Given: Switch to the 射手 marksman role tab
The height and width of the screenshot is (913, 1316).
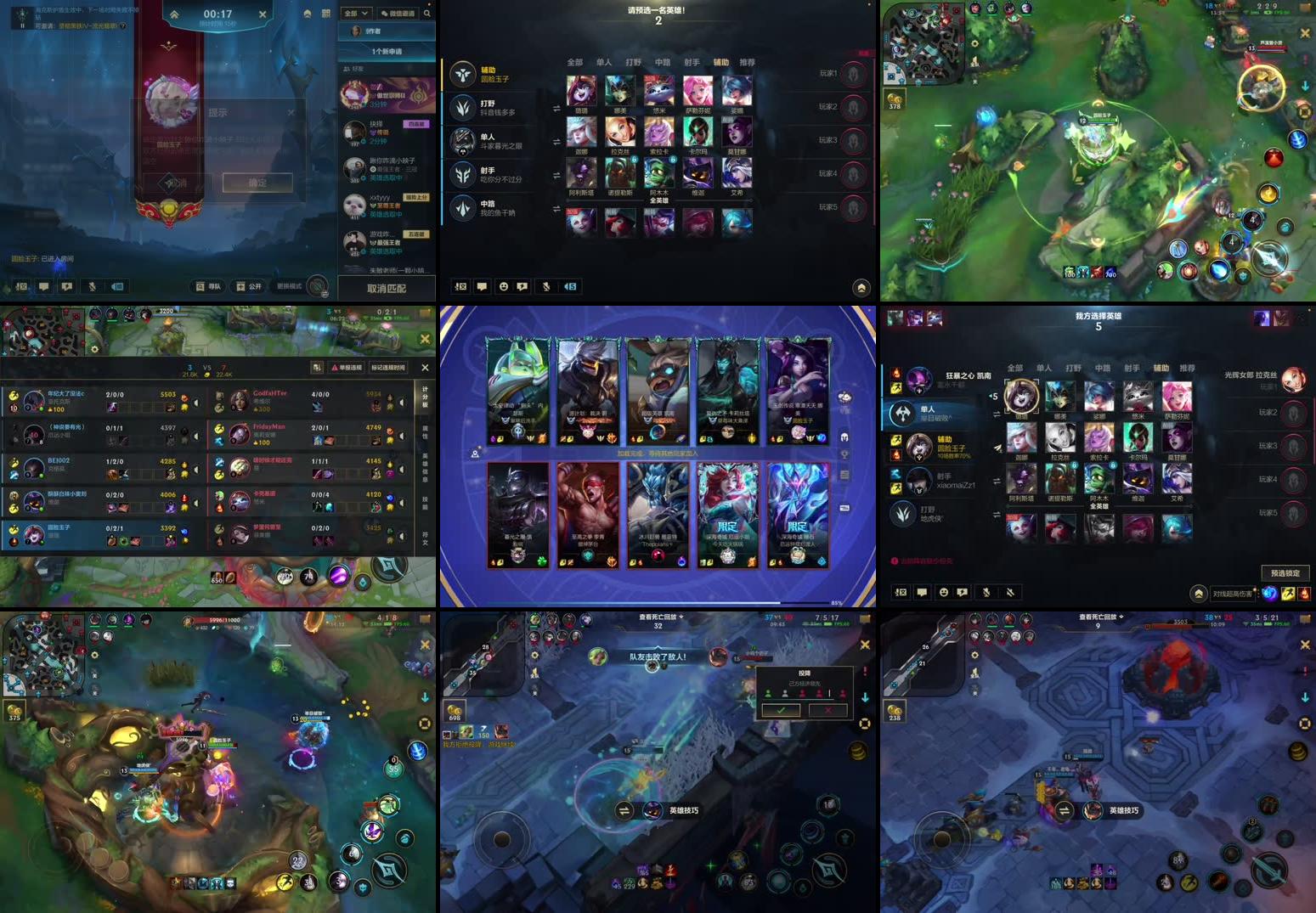Looking at the screenshot, I should coord(693,62).
